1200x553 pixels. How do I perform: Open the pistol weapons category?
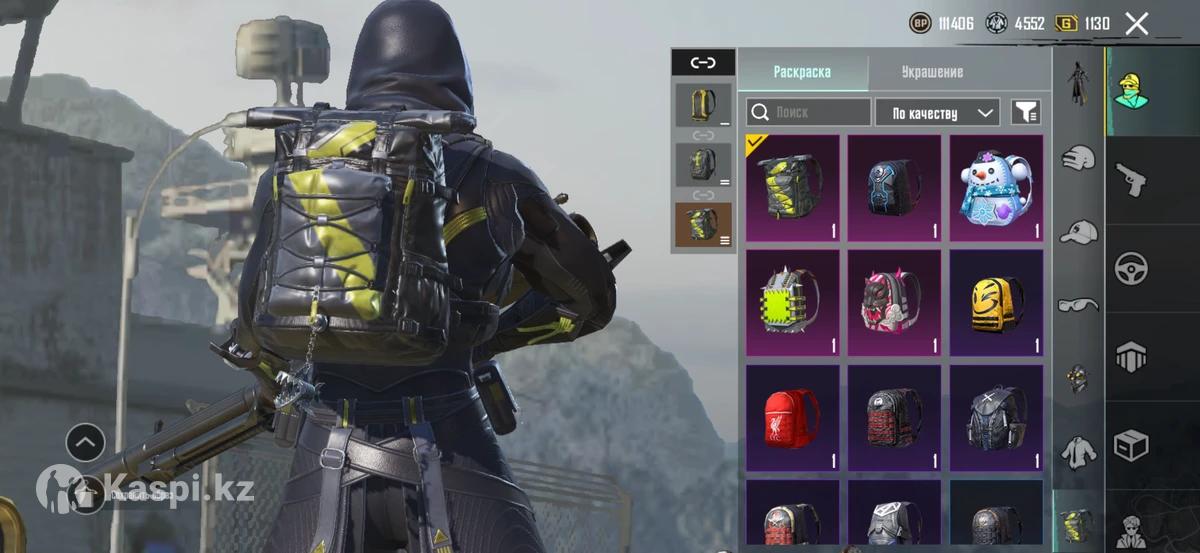[x=1131, y=180]
